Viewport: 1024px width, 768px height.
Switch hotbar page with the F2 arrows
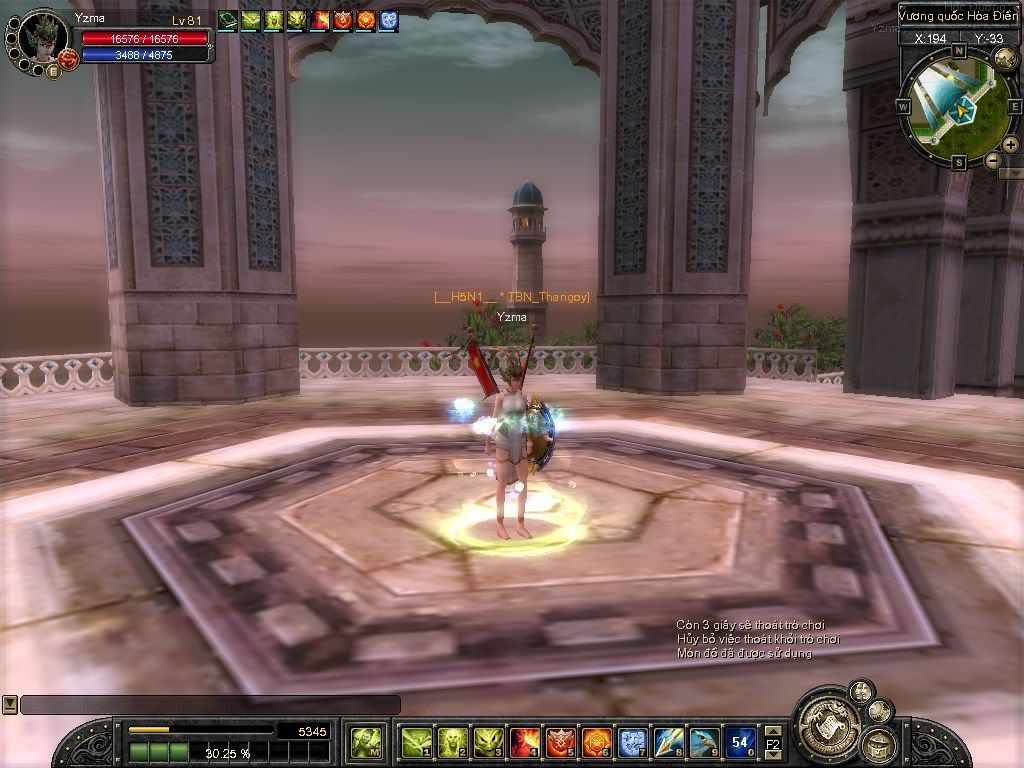[773, 743]
